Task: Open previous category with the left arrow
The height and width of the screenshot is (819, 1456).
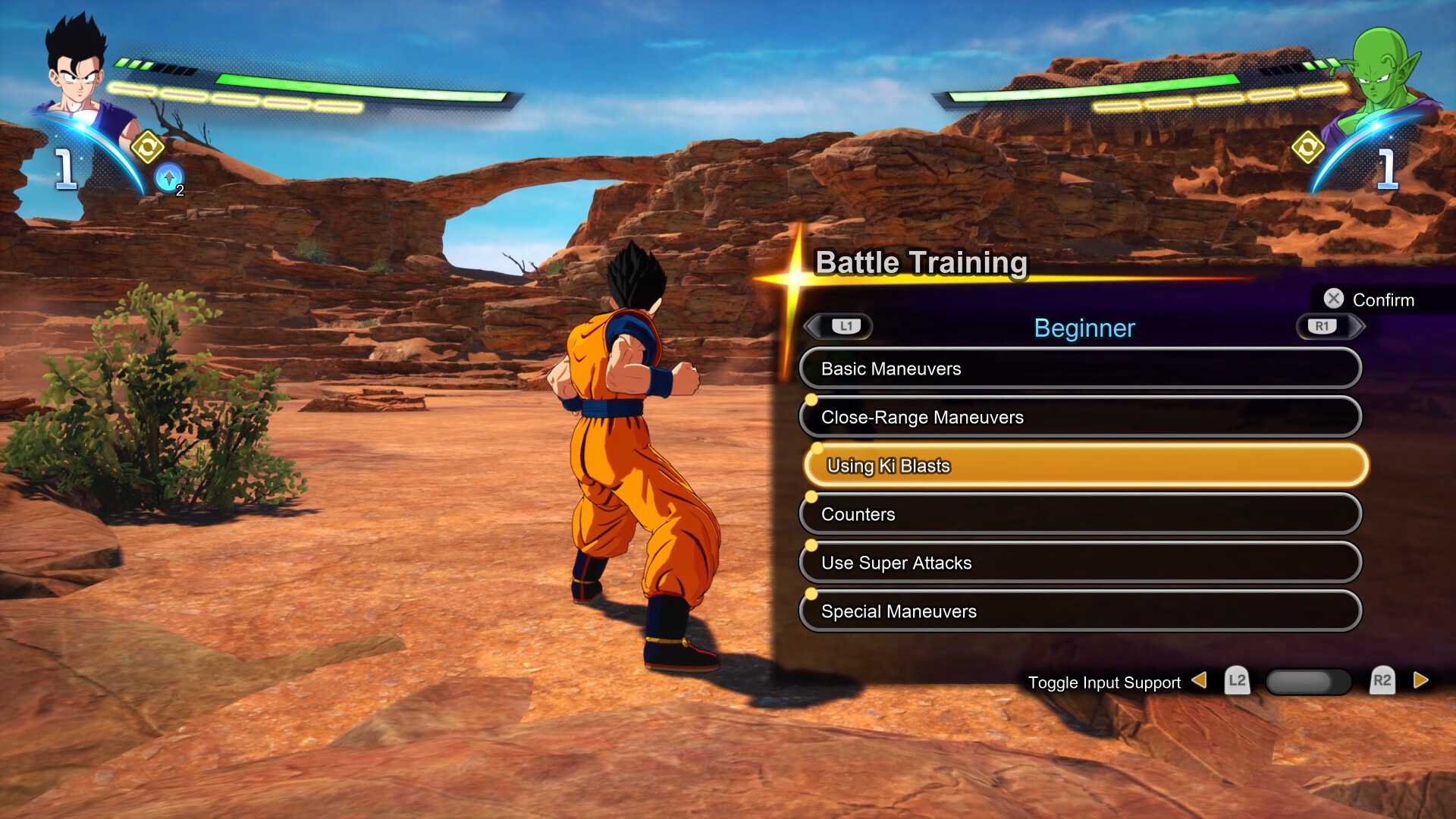Action: coord(812,326)
